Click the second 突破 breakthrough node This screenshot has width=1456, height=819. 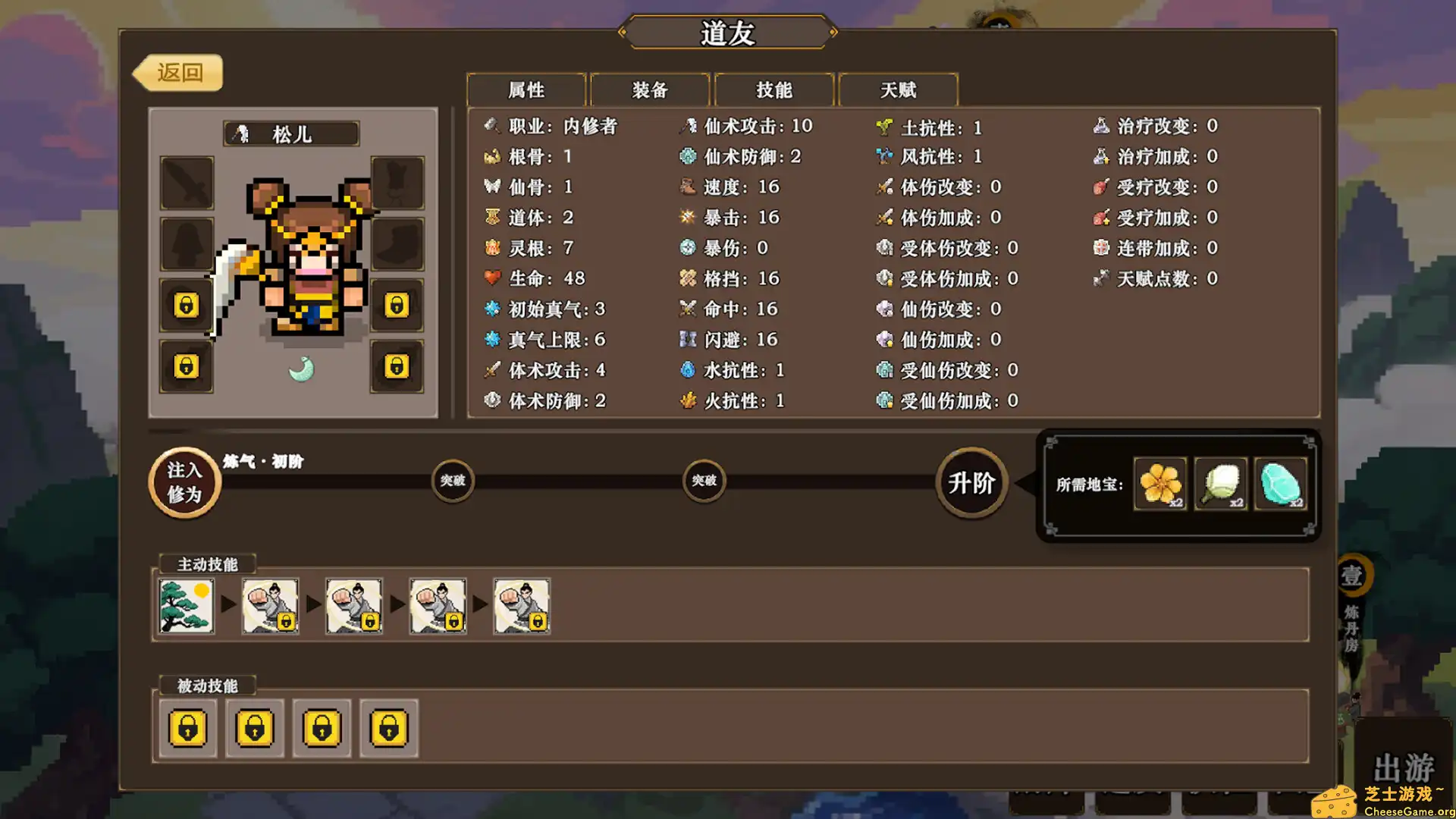point(704,481)
